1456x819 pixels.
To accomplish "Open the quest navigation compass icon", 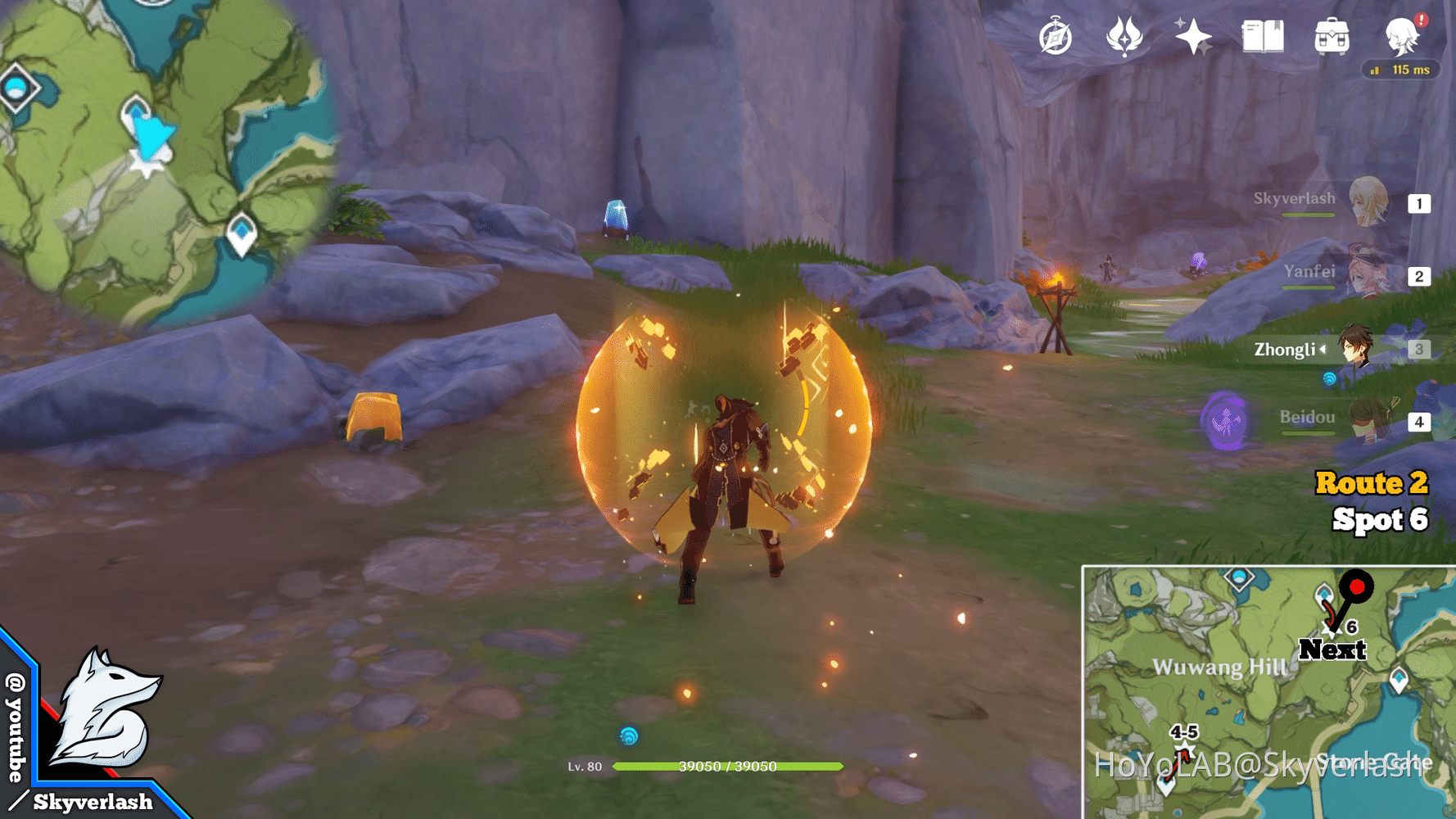I will click(x=1057, y=37).
